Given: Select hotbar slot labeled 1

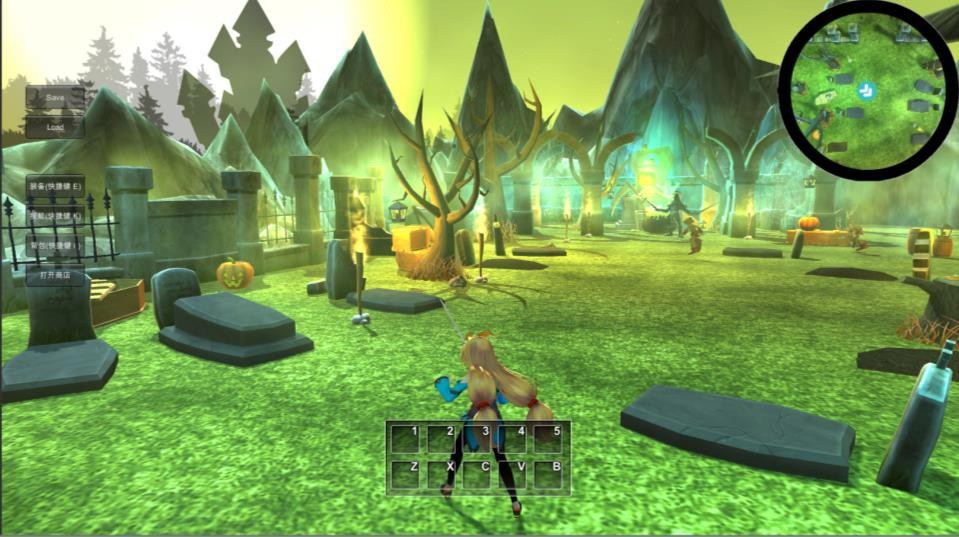Looking at the screenshot, I should pyautogui.click(x=407, y=440).
